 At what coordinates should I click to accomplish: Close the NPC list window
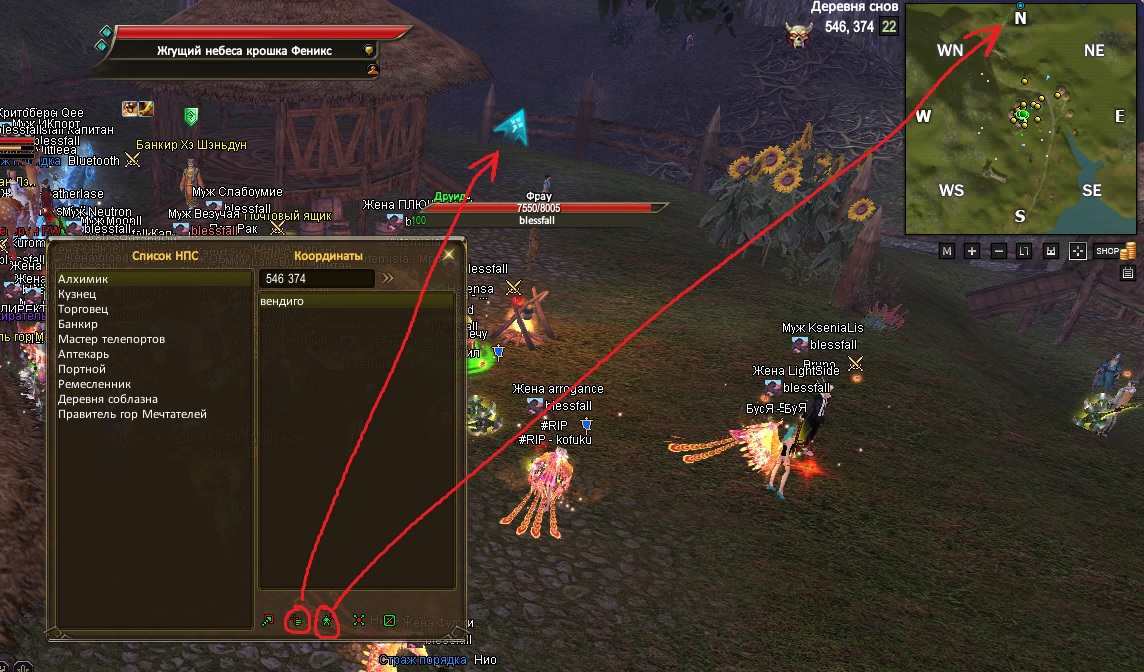(x=449, y=255)
